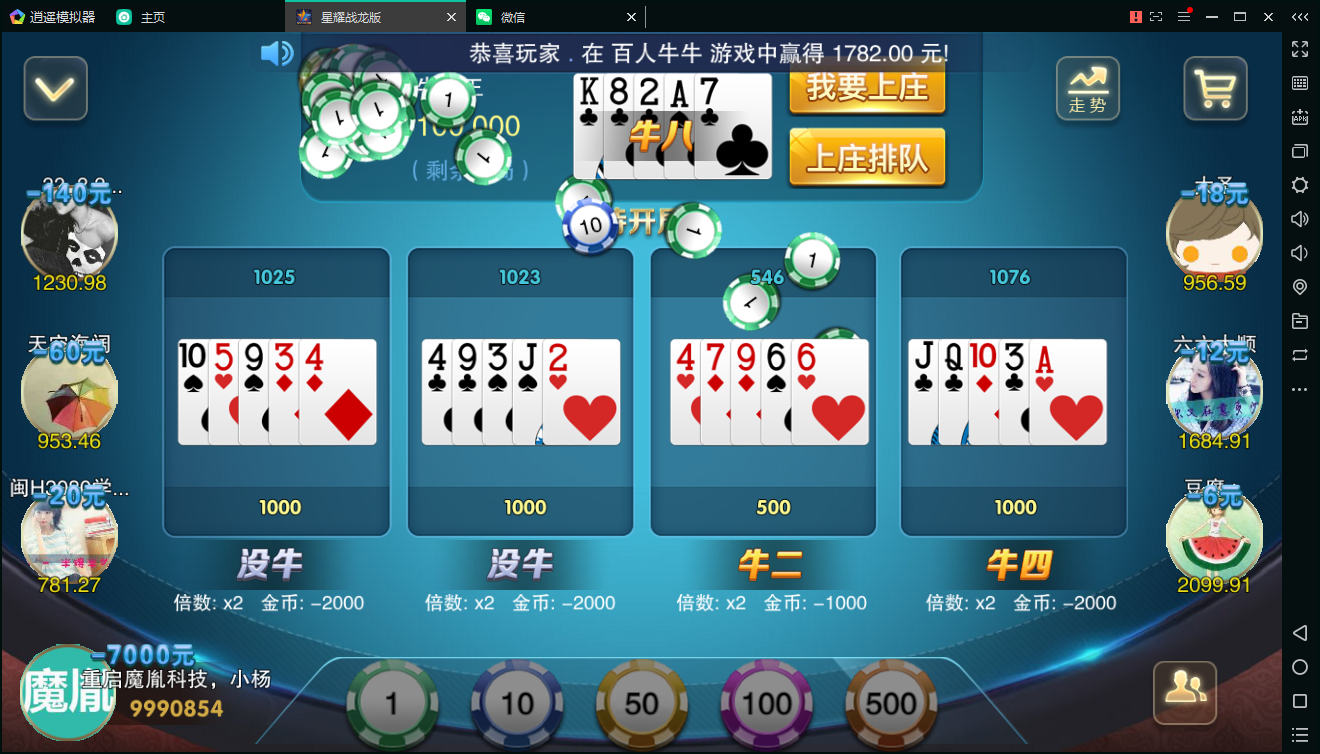Select the 500 betting chip
Image resolution: width=1320 pixels, height=754 pixels.
click(x=890, y=703)
